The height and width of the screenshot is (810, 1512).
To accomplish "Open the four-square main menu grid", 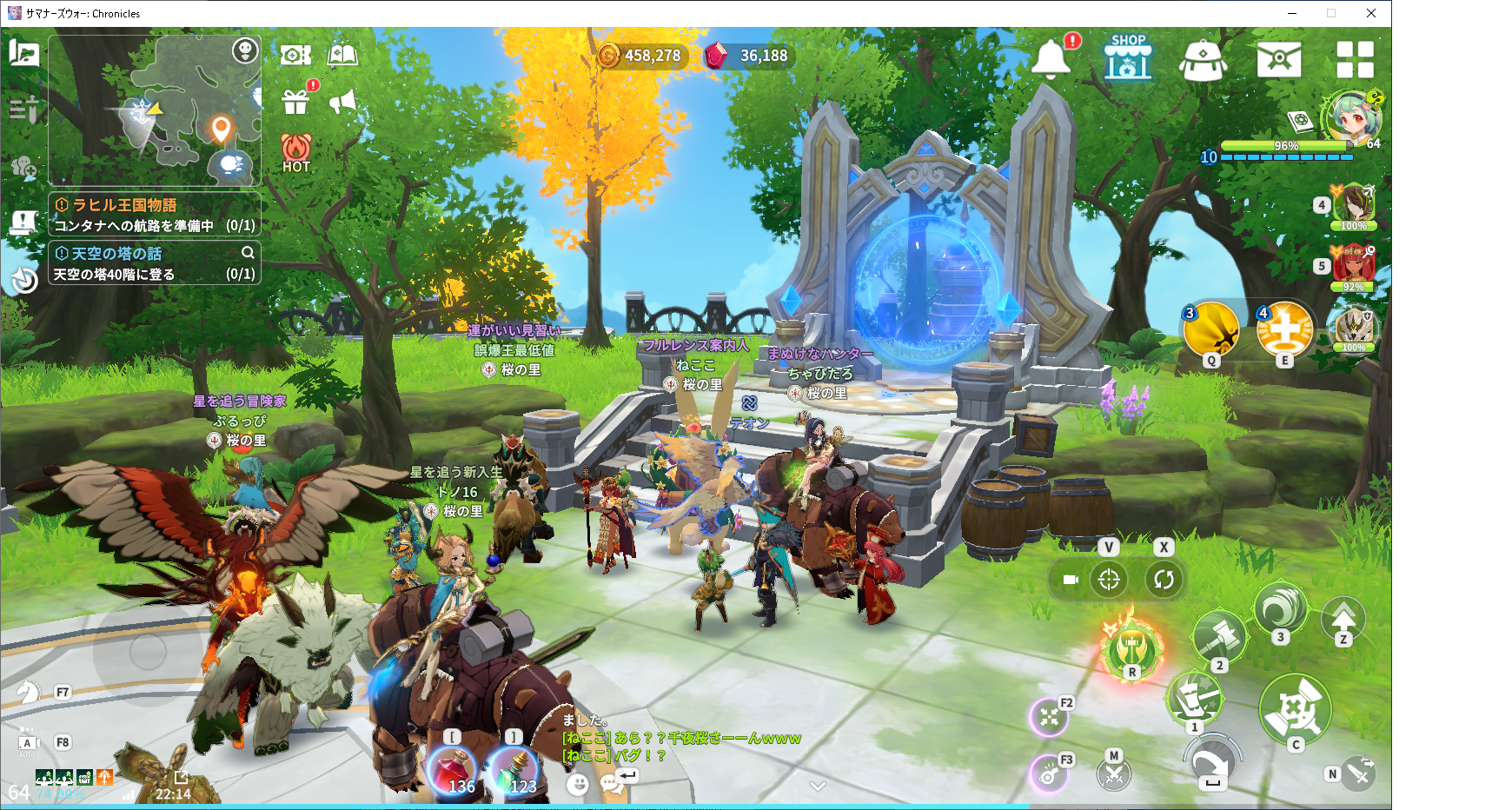I will (x=1355, y=59).
